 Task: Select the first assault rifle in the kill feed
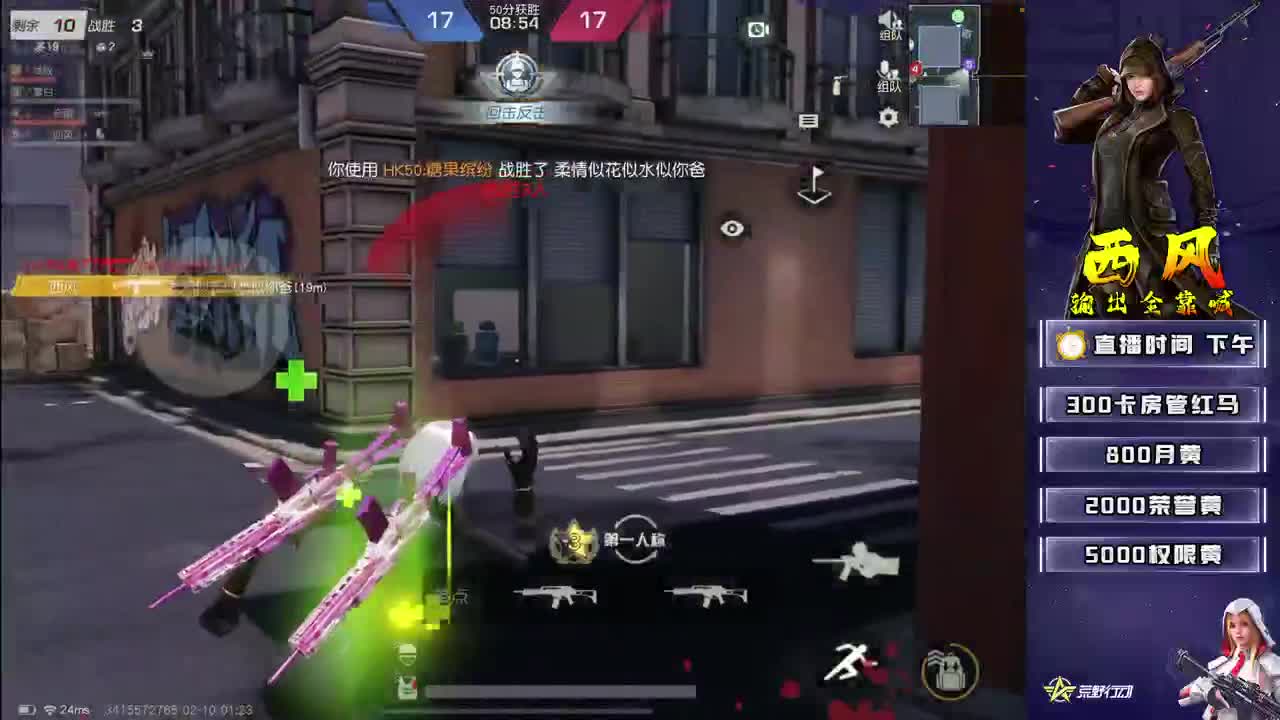[x=556, y=597]
